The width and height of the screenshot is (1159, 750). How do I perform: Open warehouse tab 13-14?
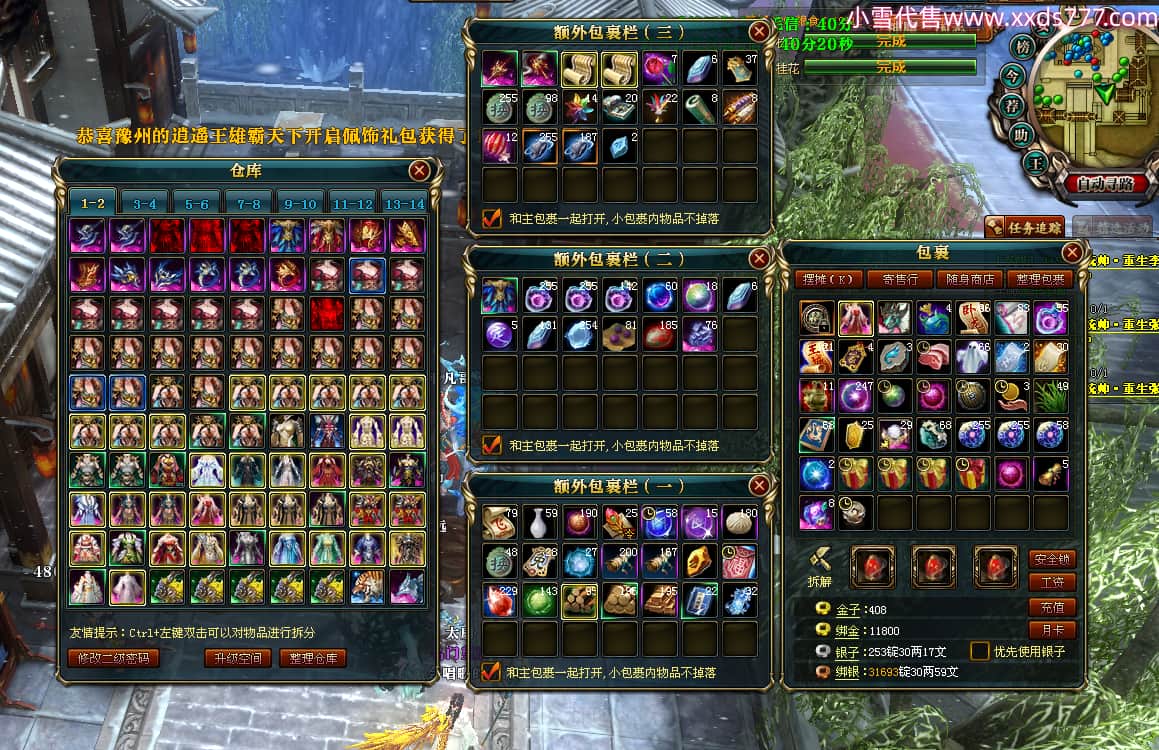click(404, 203)
